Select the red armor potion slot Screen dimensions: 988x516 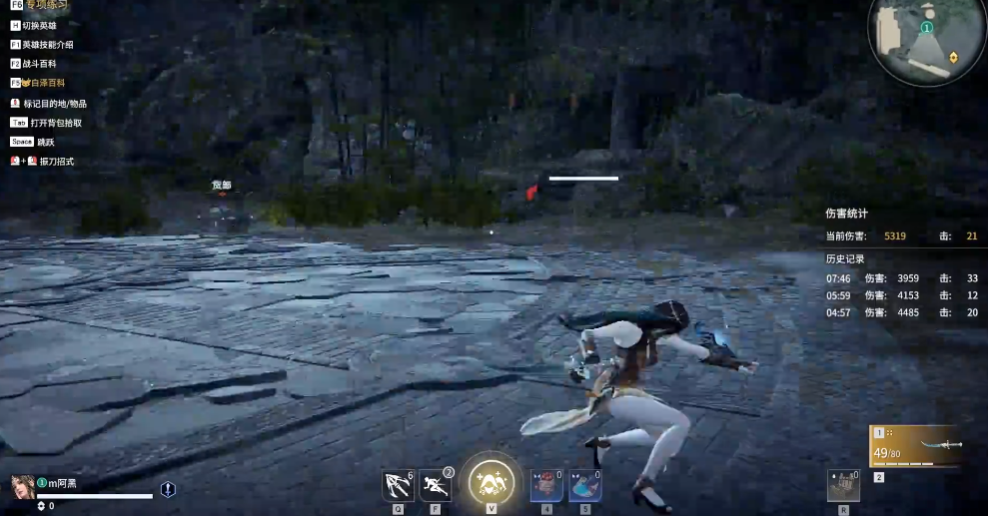[x=546, y=486]
